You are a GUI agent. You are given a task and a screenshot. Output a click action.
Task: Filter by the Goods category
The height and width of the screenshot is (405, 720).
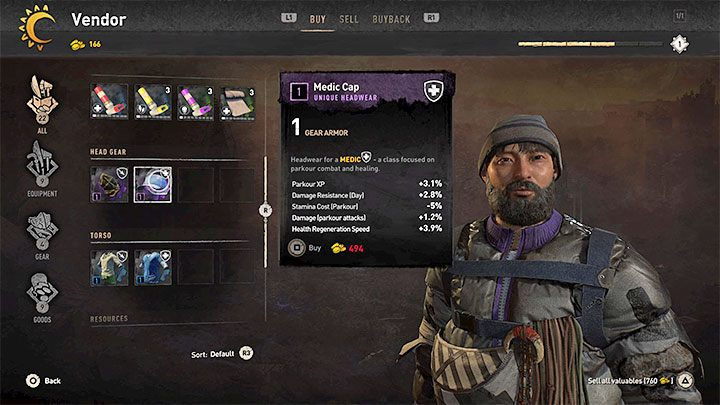point(42,297)
